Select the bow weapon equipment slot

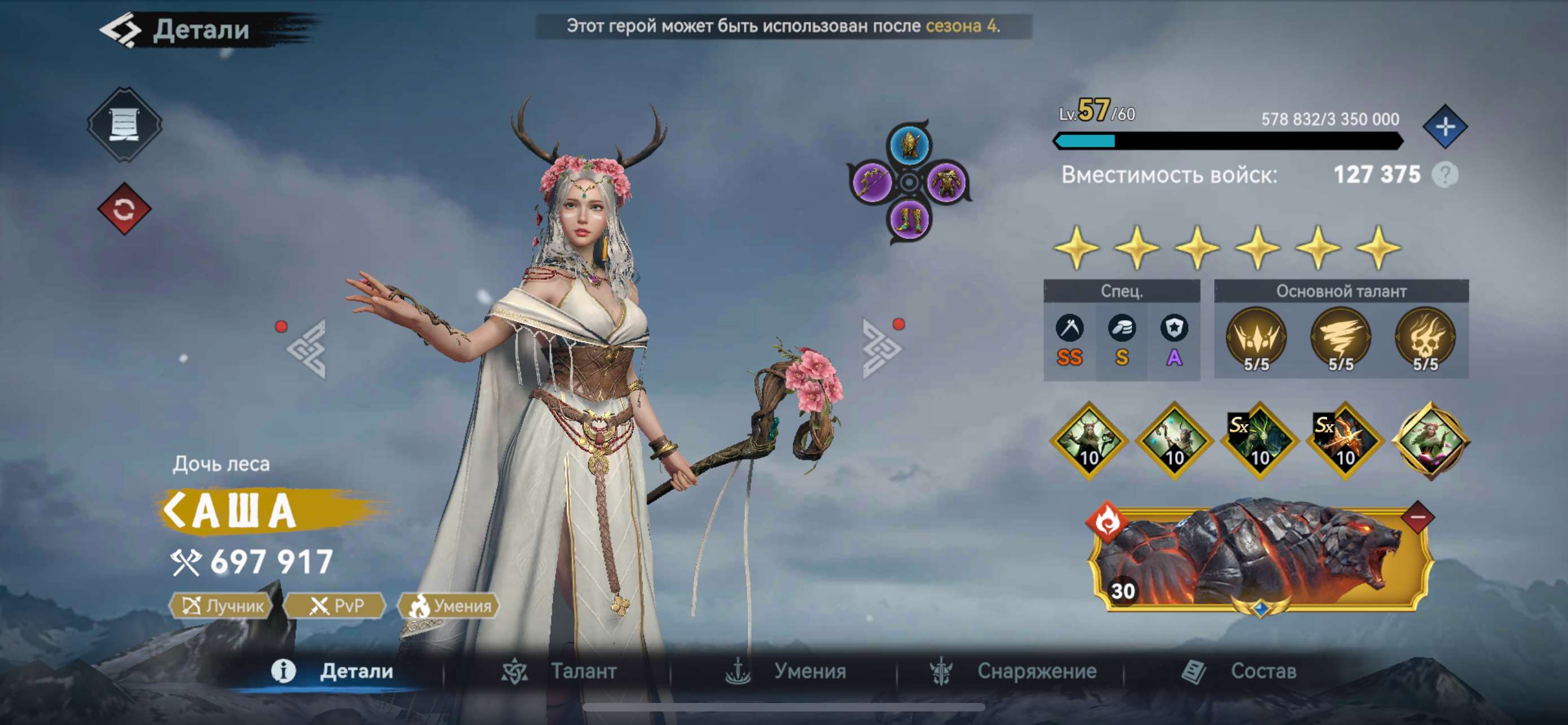(x=871, y=181)
